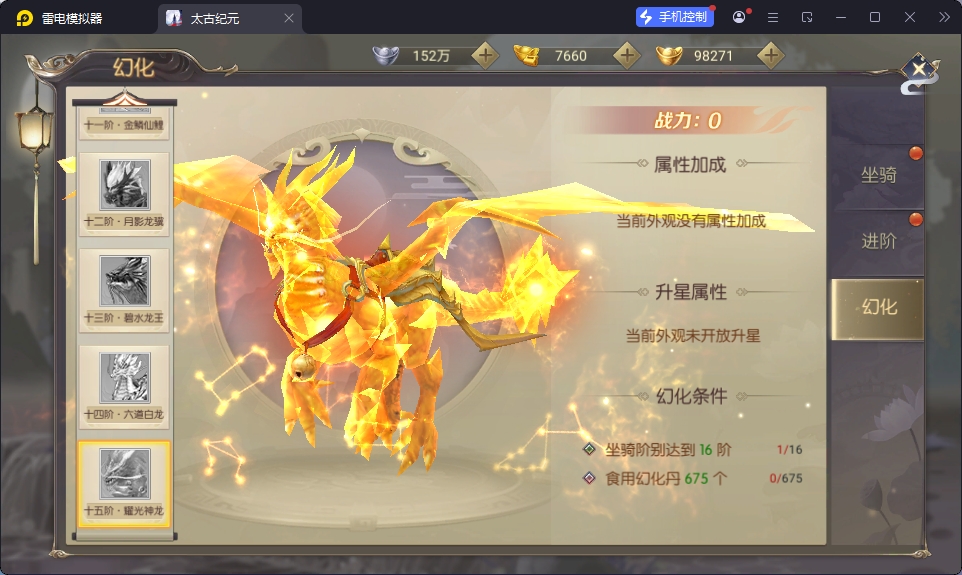Open the 进阶 tab
Image resolution: width=962 pixels, height=575 pixels.
(878, 241)
